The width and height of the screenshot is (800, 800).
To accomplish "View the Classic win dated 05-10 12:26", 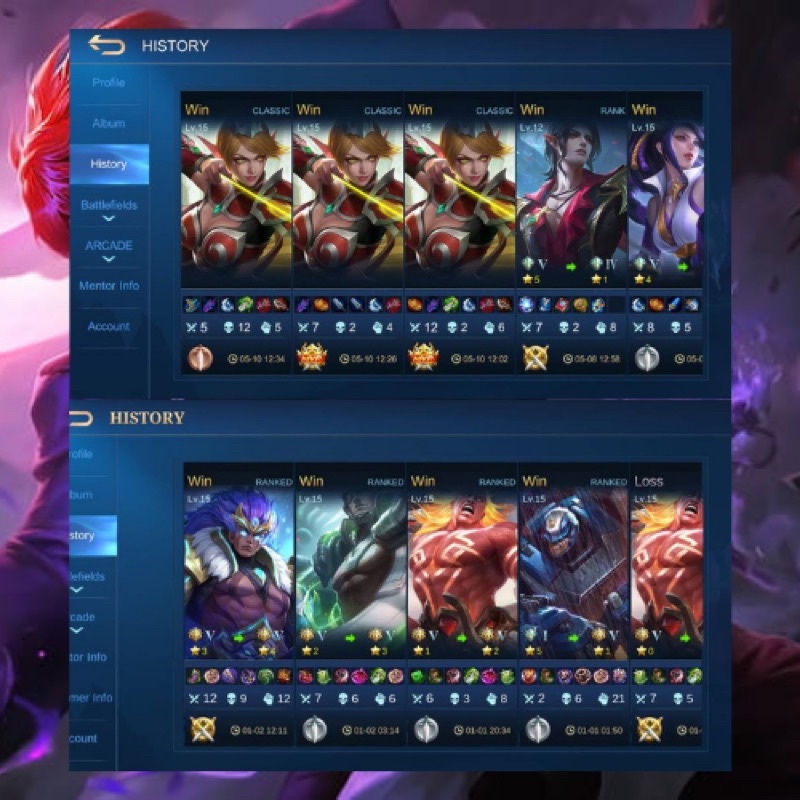I will 347,230.
